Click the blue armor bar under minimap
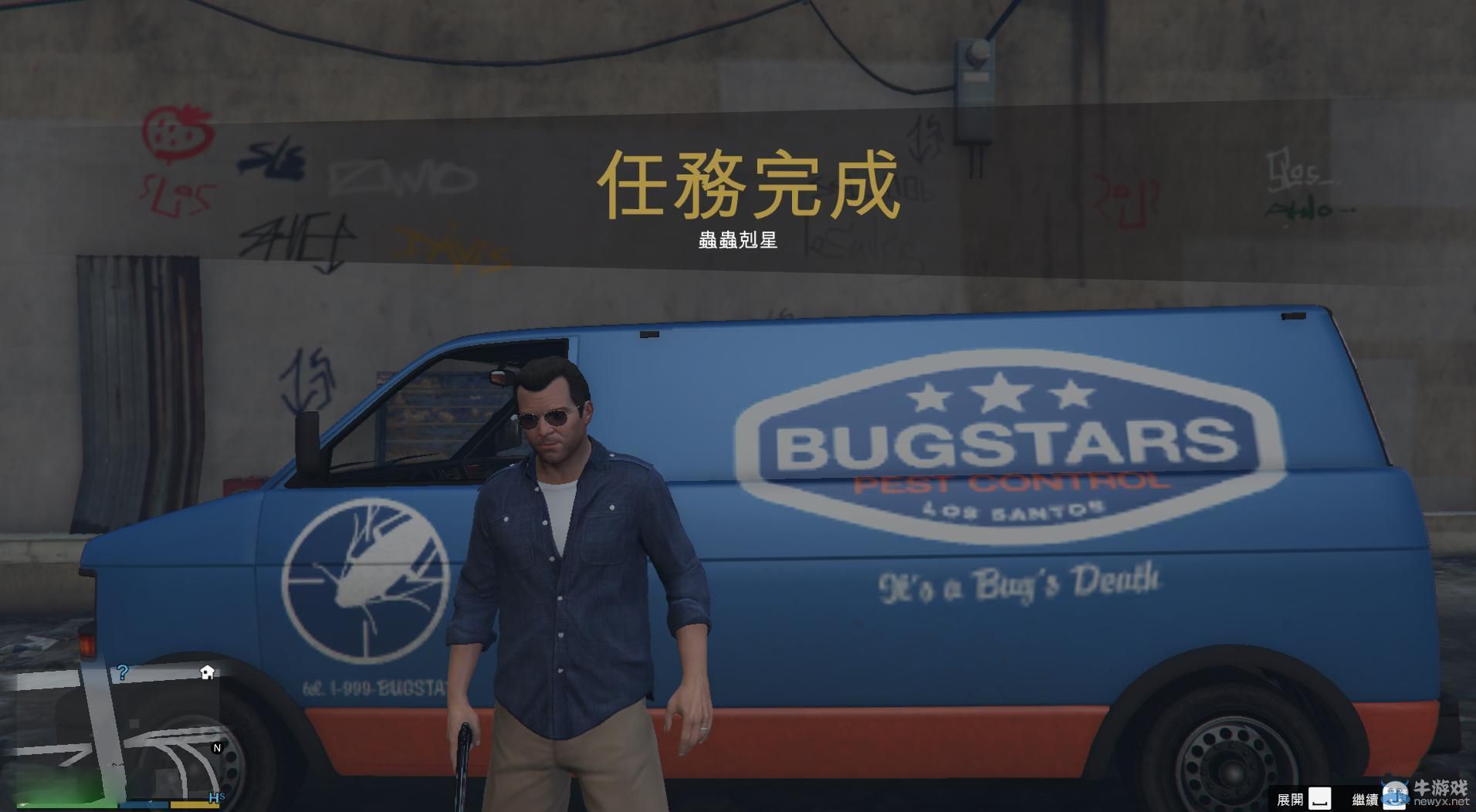 143,806
